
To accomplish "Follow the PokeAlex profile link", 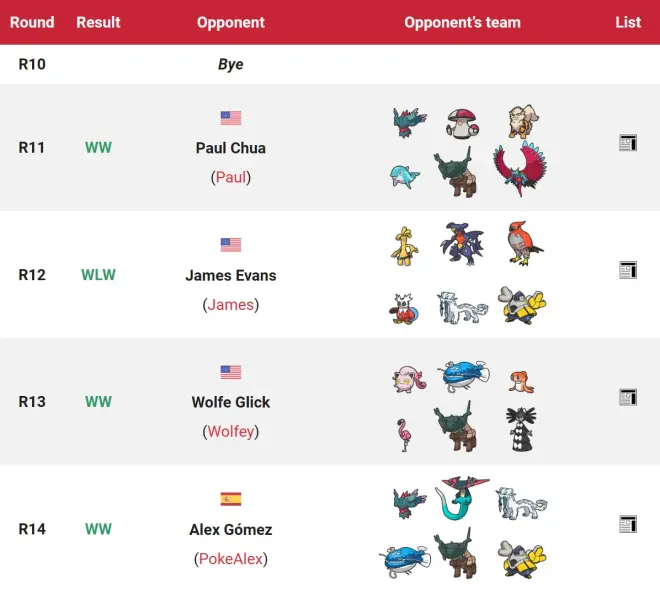I will point(231,559).
